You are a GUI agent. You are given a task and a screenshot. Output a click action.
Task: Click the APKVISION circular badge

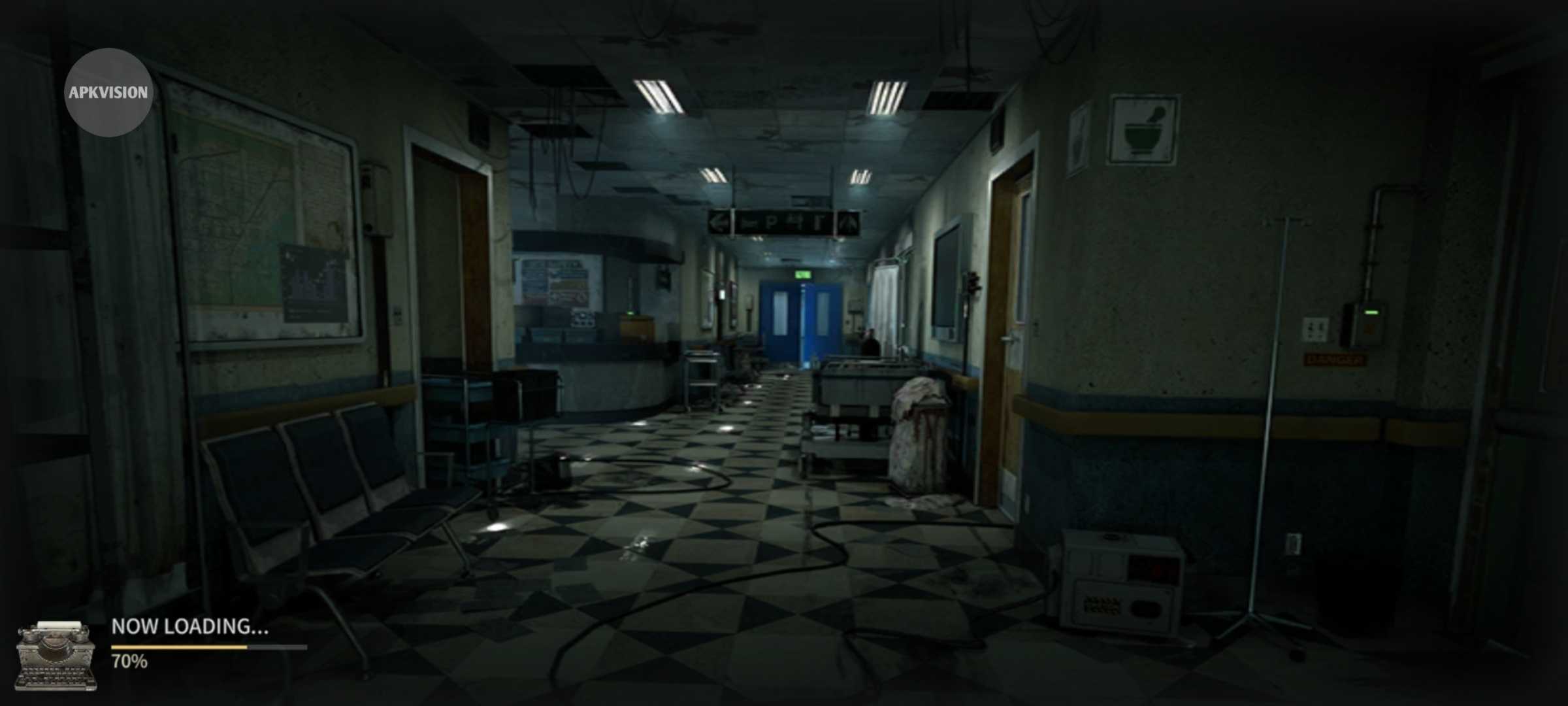pos(108,92)
